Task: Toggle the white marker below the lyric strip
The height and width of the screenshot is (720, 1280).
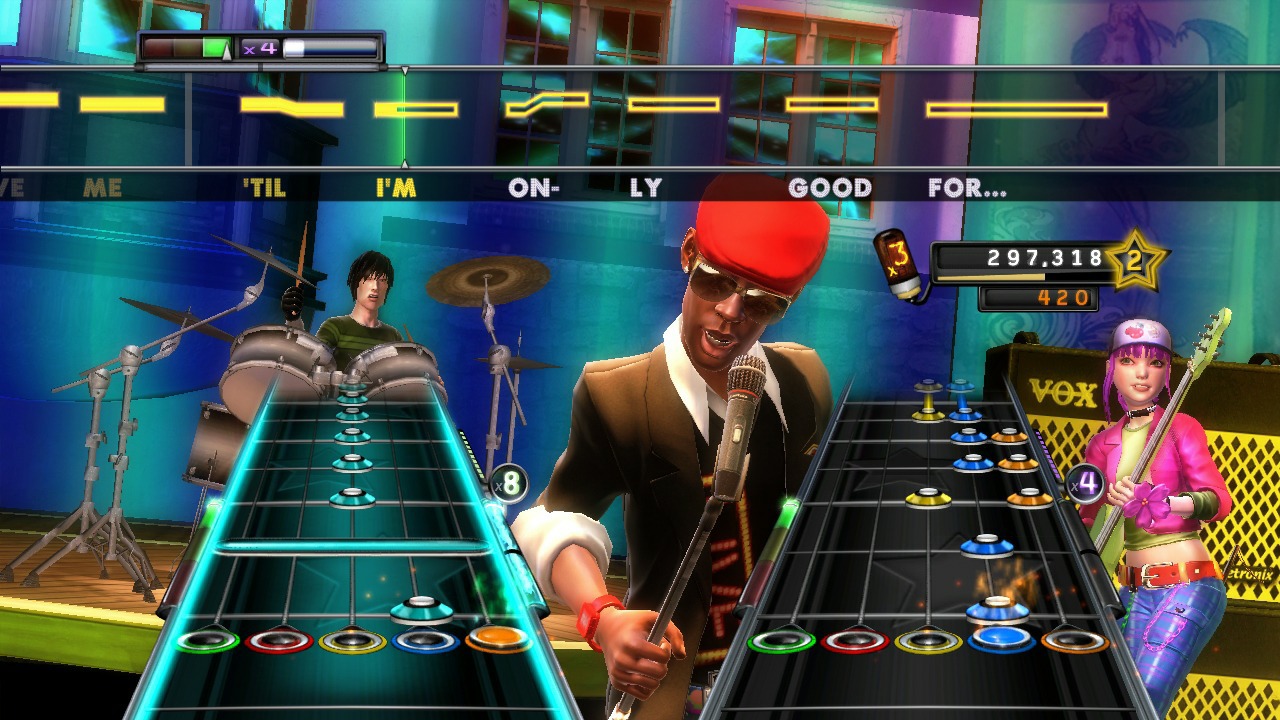Action: (x=404, y=166)
